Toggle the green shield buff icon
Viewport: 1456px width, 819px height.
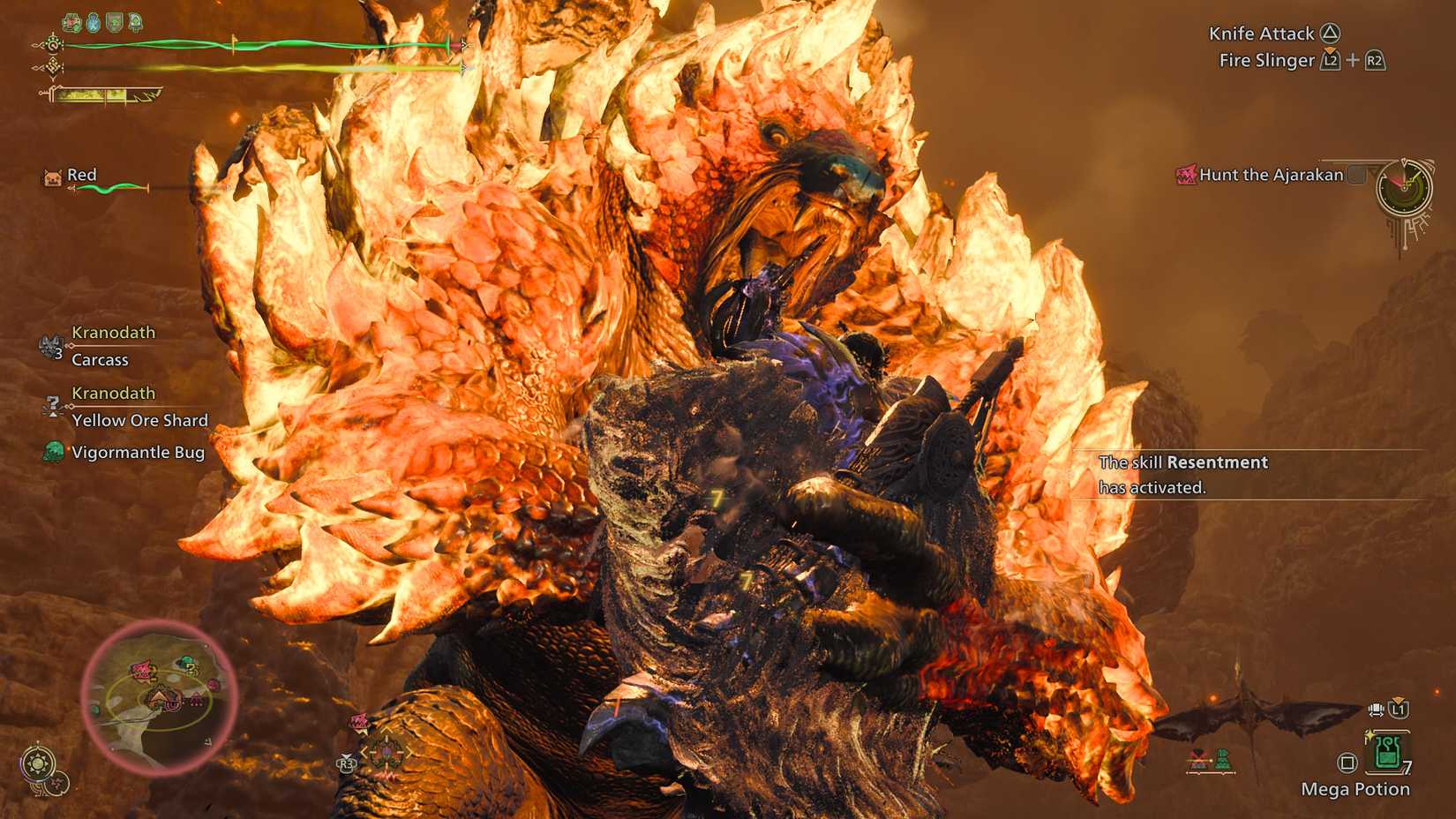click(113, 21)
